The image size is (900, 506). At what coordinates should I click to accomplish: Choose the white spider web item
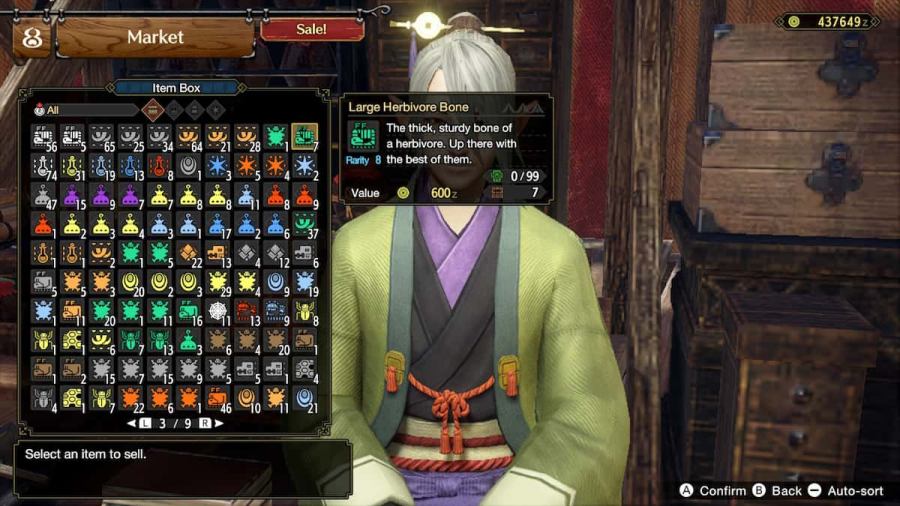coord(217,311)
